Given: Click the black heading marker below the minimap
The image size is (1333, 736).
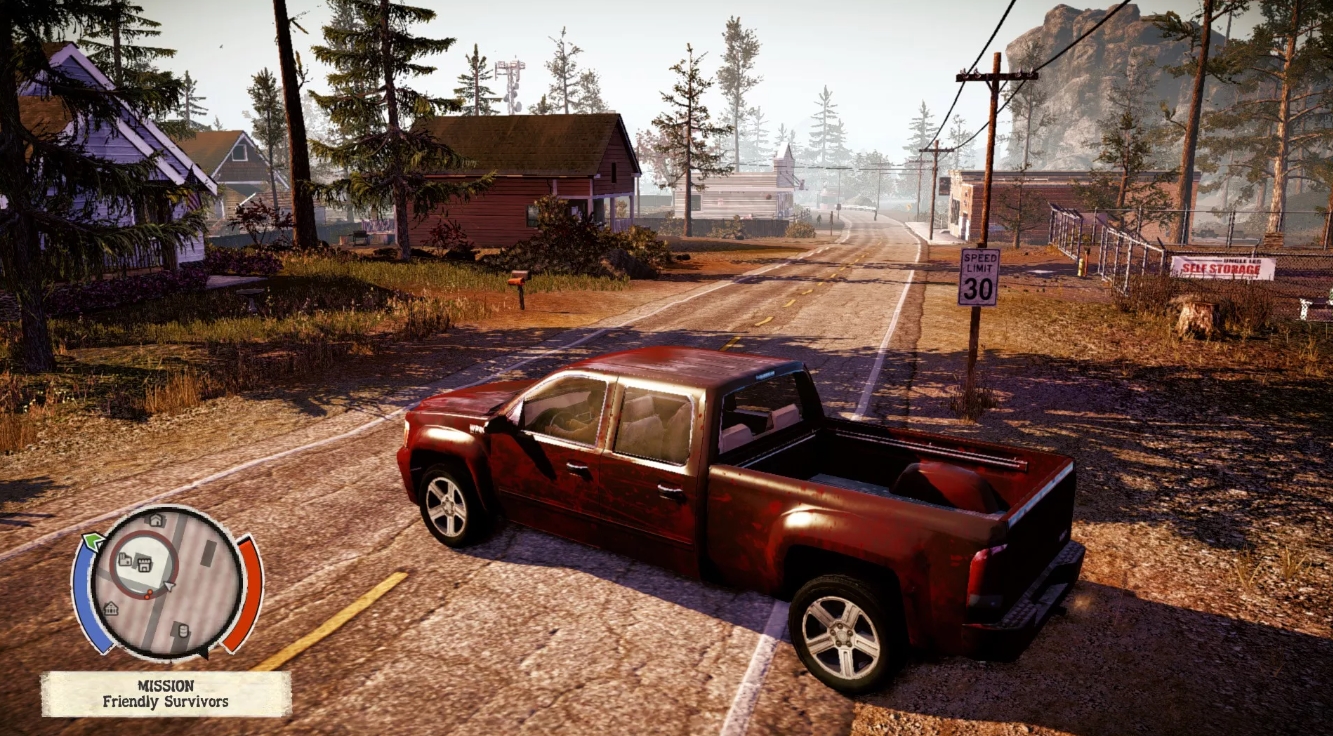Looking at the screenshot, I should 204,652.
